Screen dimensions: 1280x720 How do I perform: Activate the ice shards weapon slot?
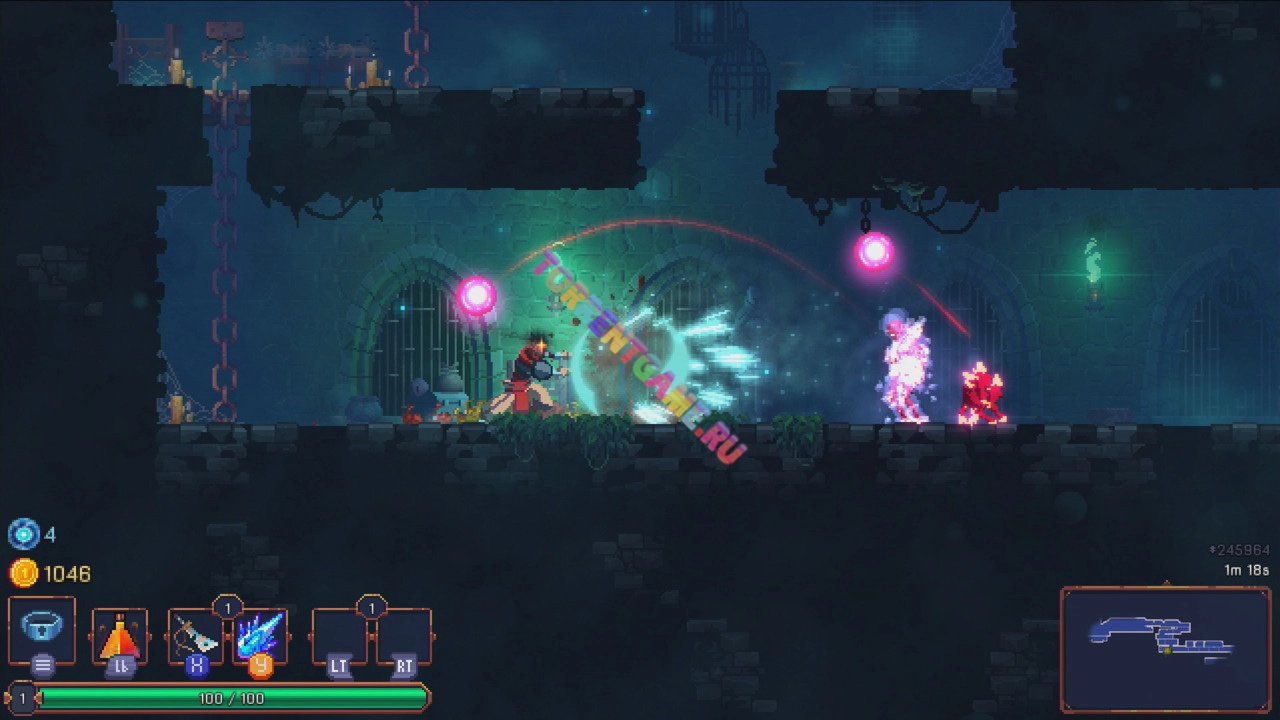[x=261, y=634]
